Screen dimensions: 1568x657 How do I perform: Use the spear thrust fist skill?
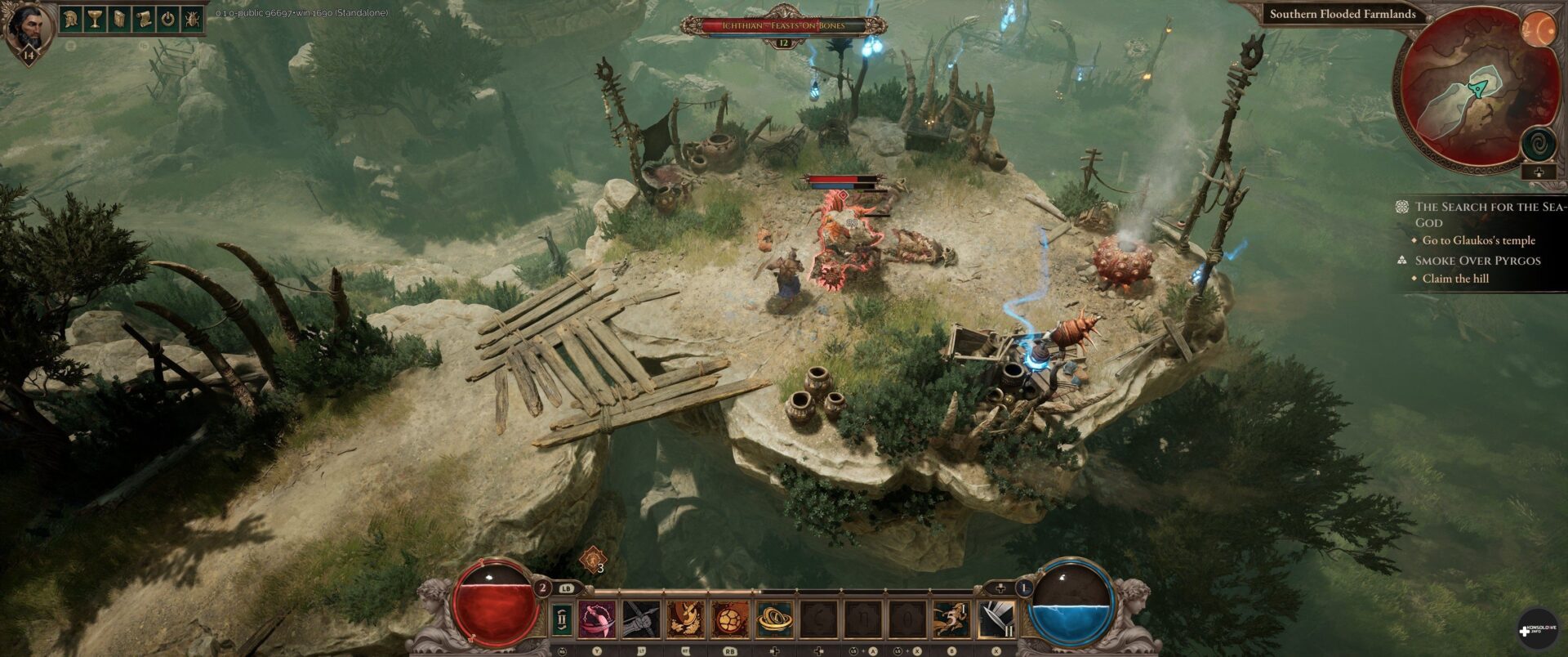[x=641, y=620]
